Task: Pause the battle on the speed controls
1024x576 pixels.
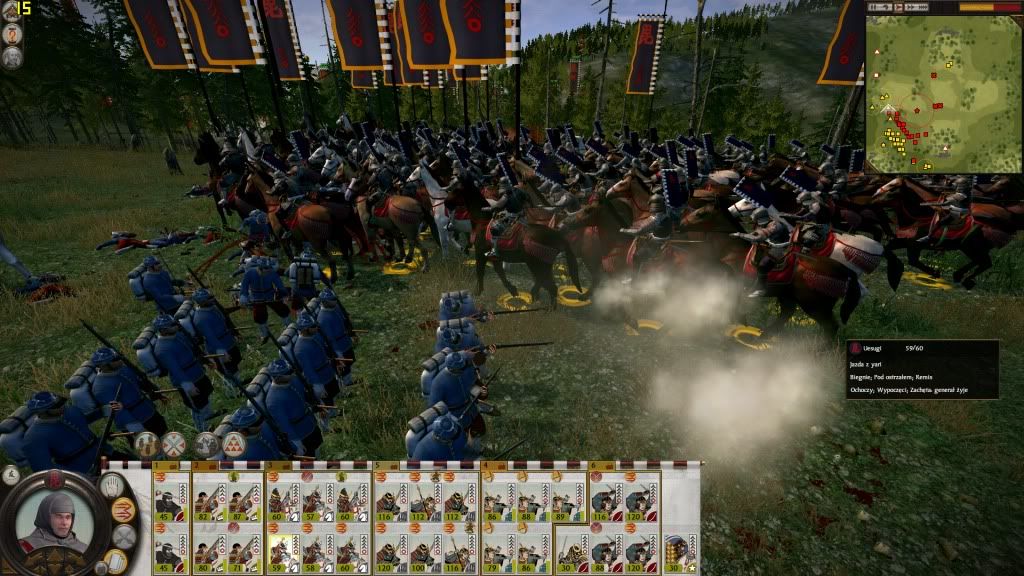Action: pos(874,7)
